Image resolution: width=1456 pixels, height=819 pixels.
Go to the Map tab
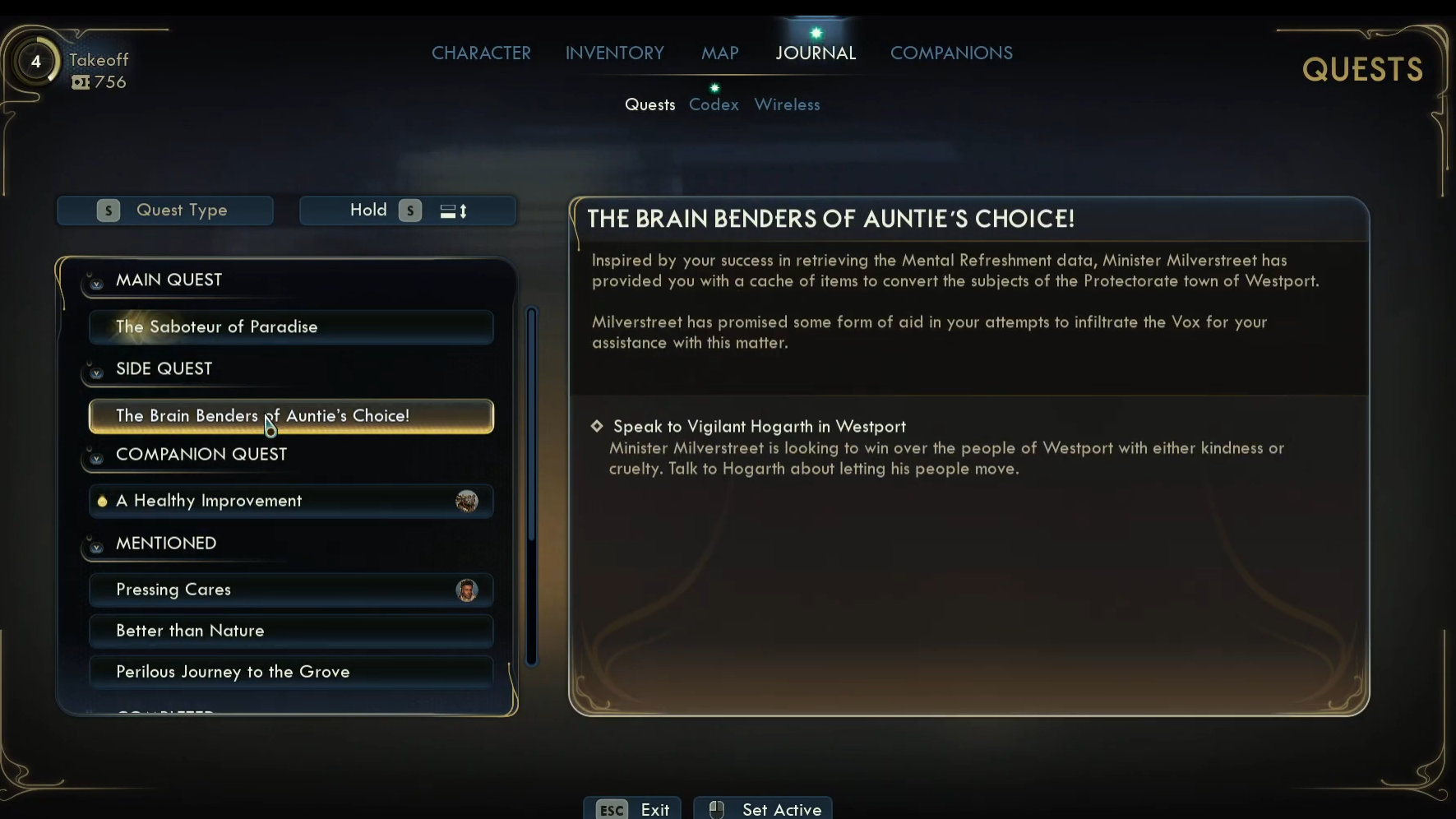click(x=719, y=53)
